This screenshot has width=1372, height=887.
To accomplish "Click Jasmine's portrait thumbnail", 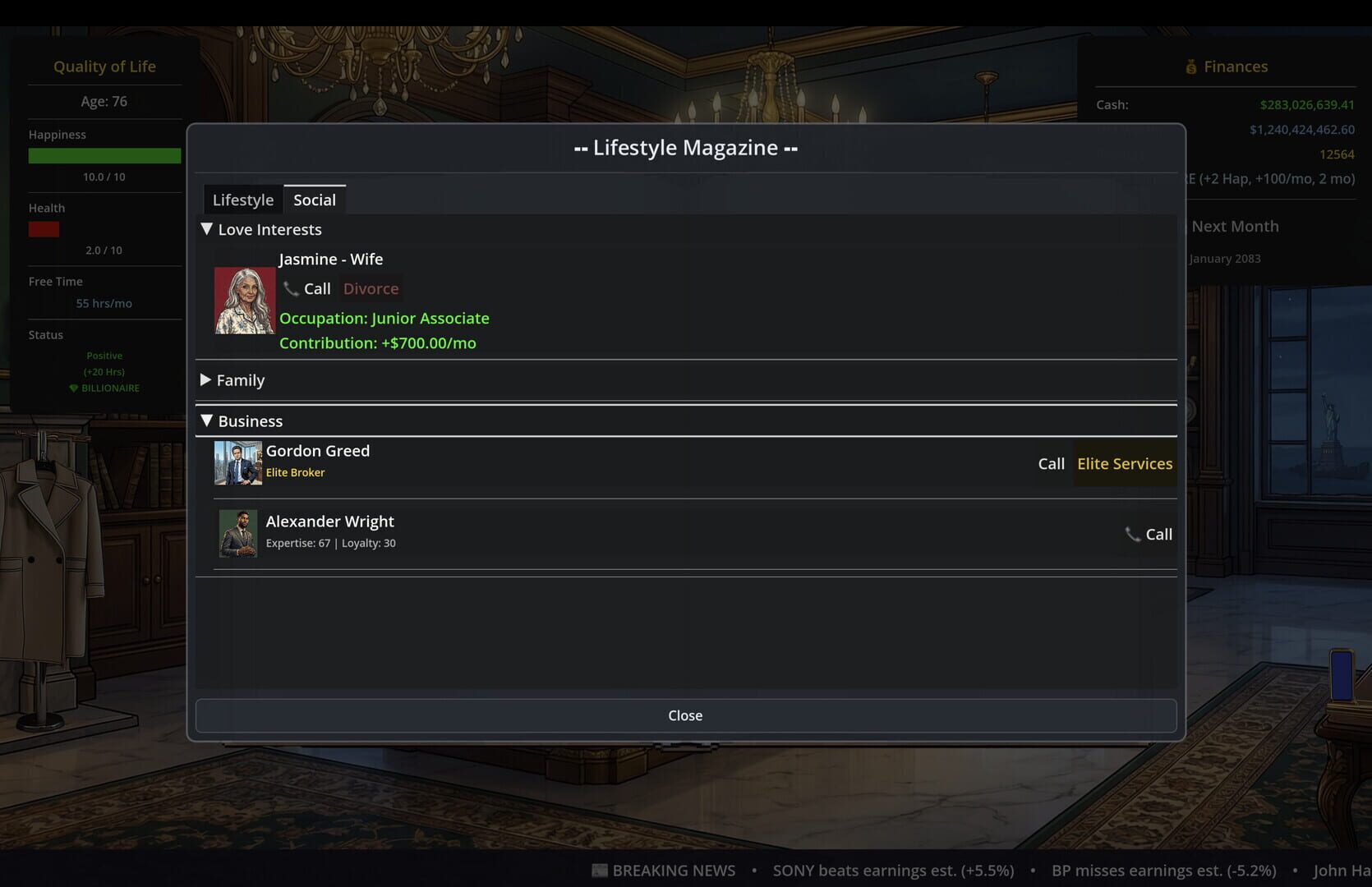I will click(245, 300).
